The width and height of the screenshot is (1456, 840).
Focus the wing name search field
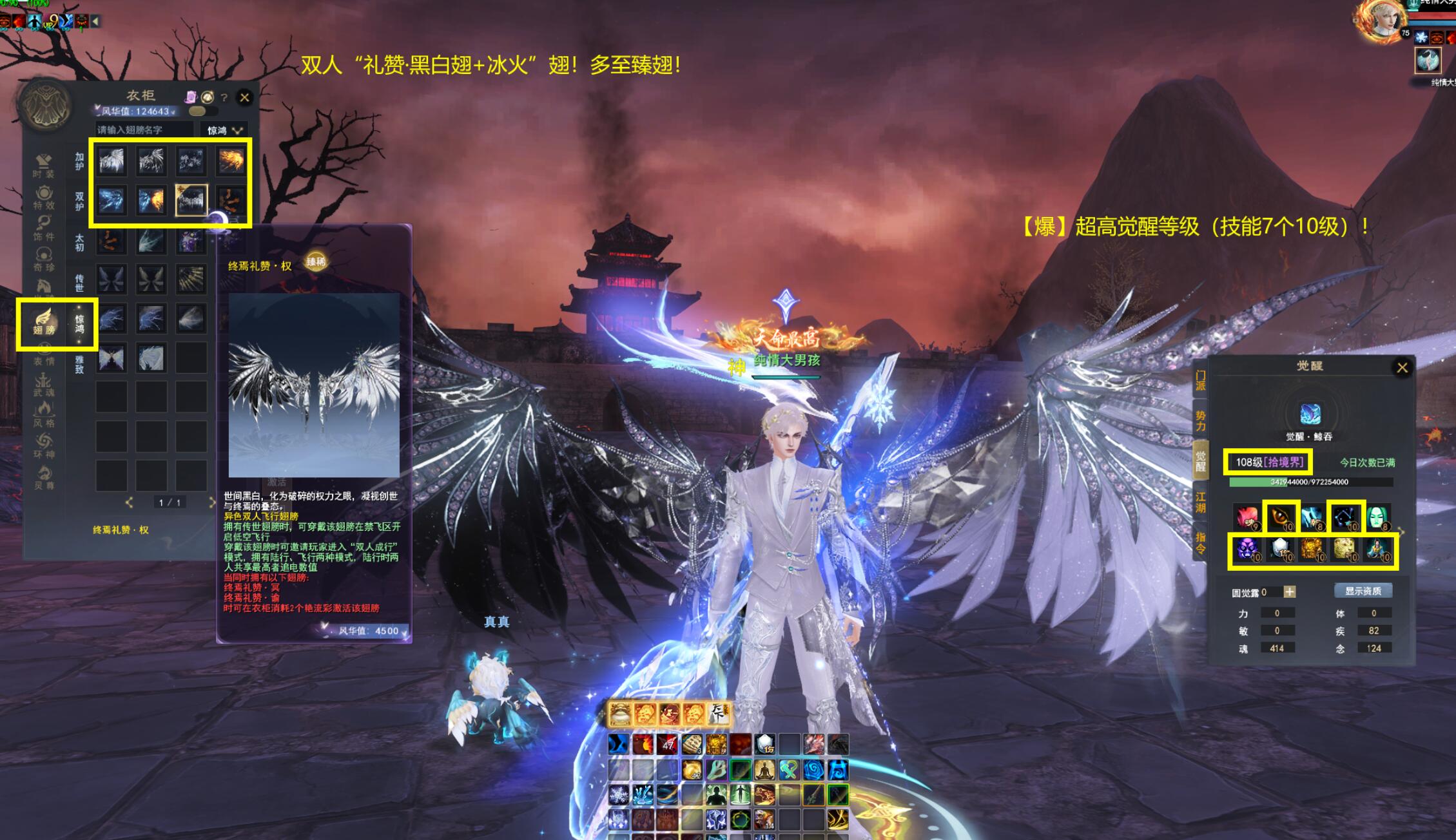pyautogui.click(x=144, y=130)
